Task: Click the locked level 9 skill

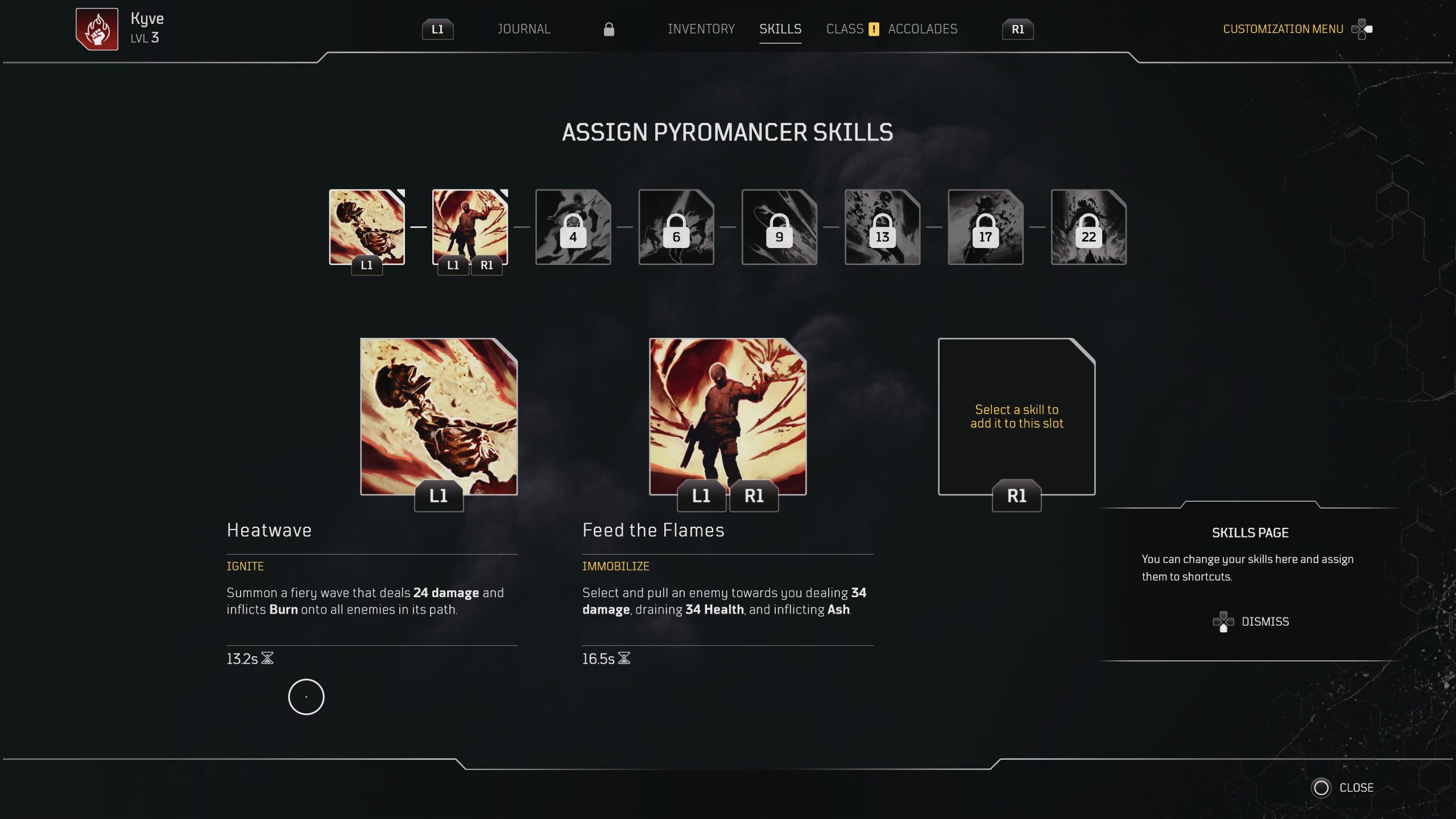Action: (779, 227)
